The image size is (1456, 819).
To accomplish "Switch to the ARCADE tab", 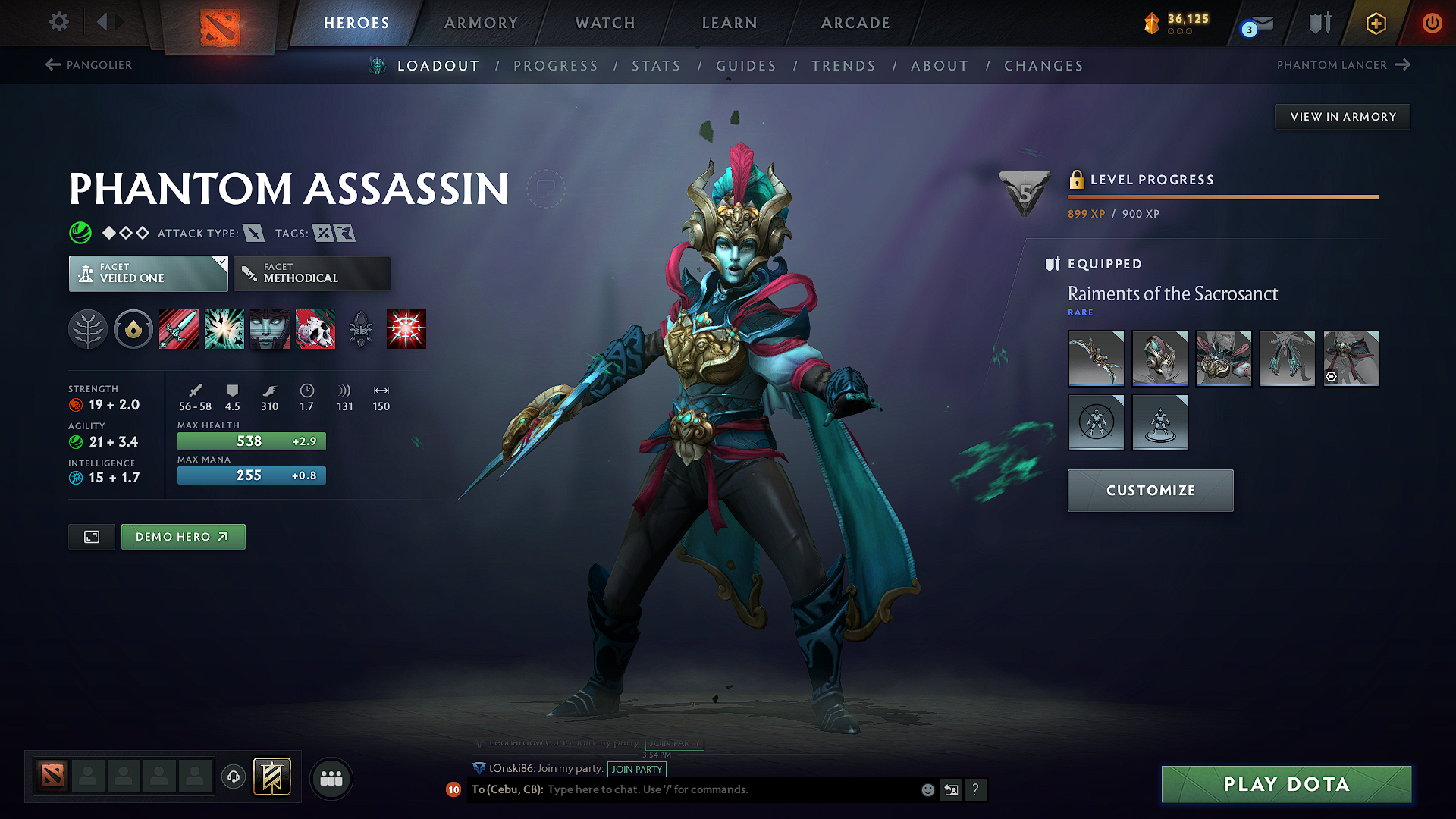I will click(855, 23).
